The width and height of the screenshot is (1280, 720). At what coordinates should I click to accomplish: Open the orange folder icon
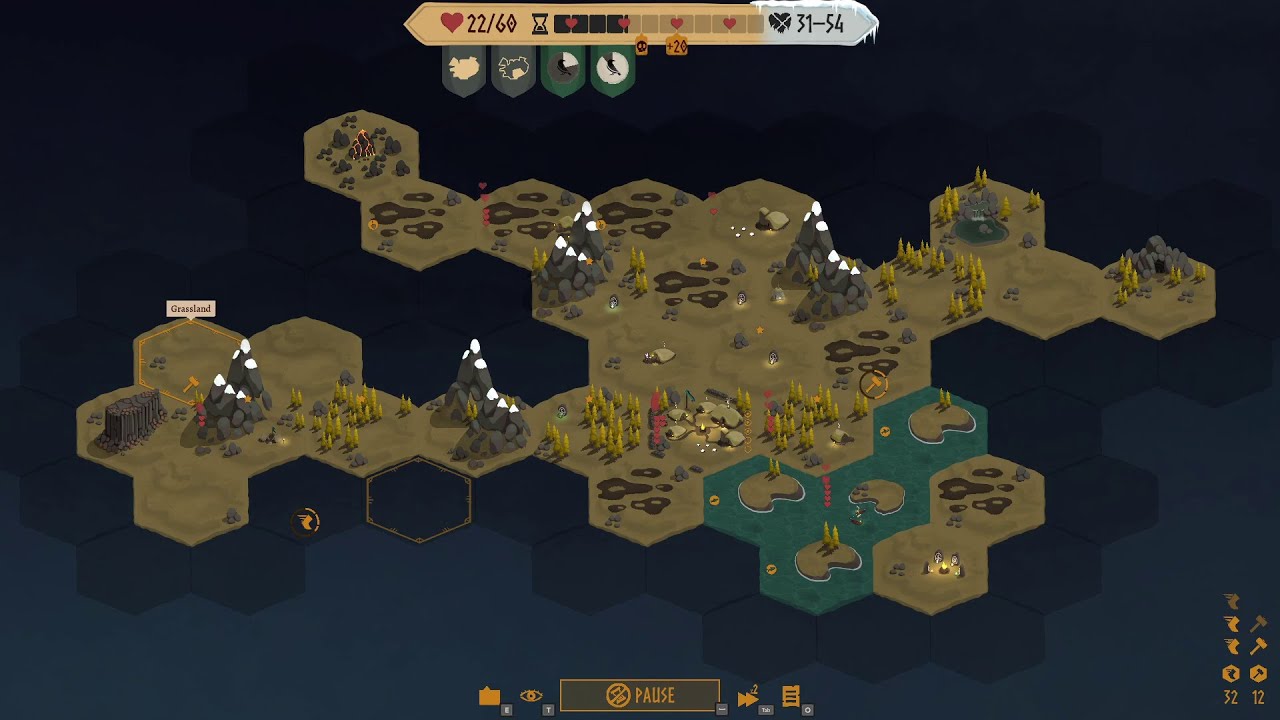click(489, 696)
